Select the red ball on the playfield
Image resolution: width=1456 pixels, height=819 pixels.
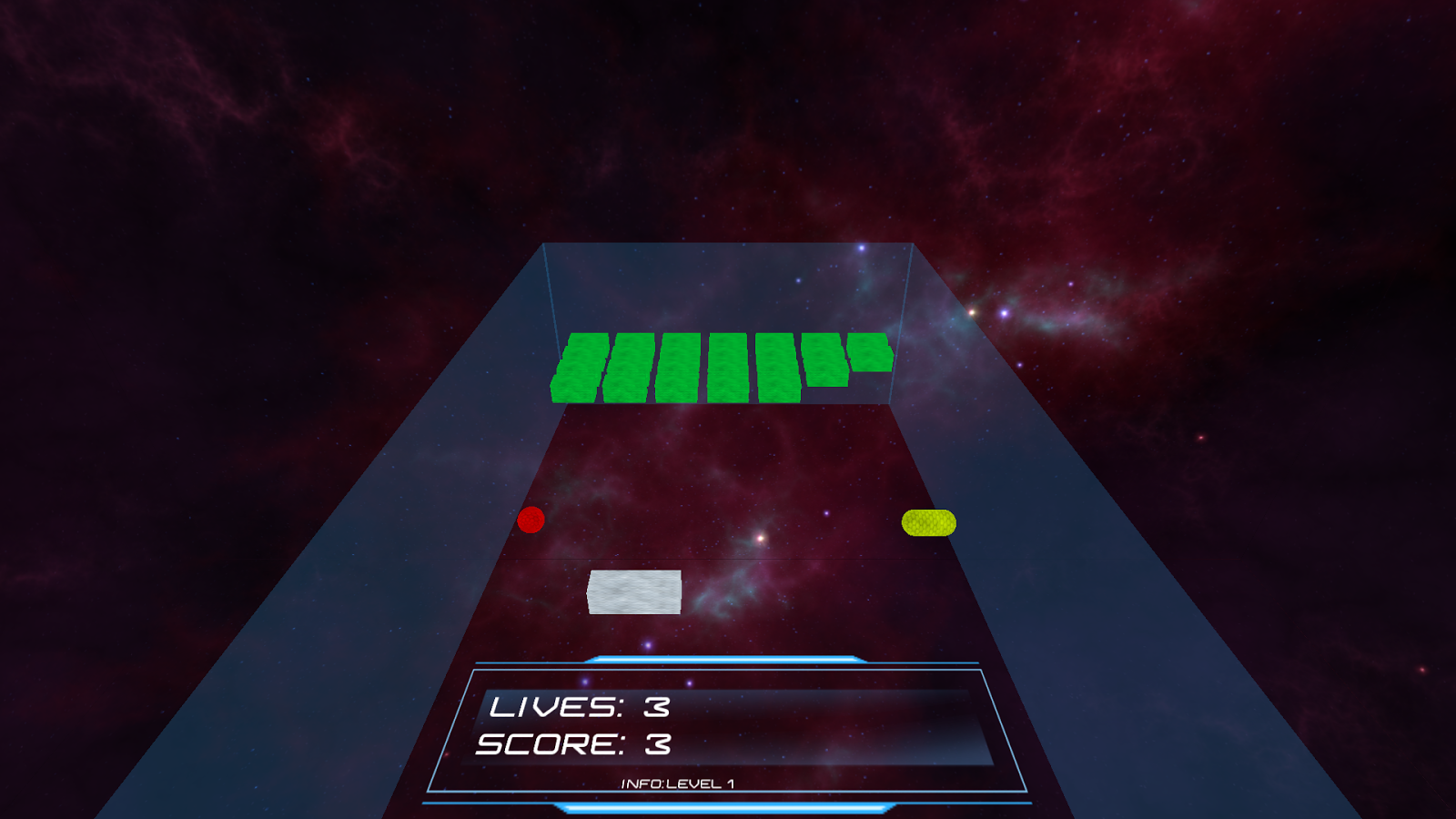(x=531, y=521)
